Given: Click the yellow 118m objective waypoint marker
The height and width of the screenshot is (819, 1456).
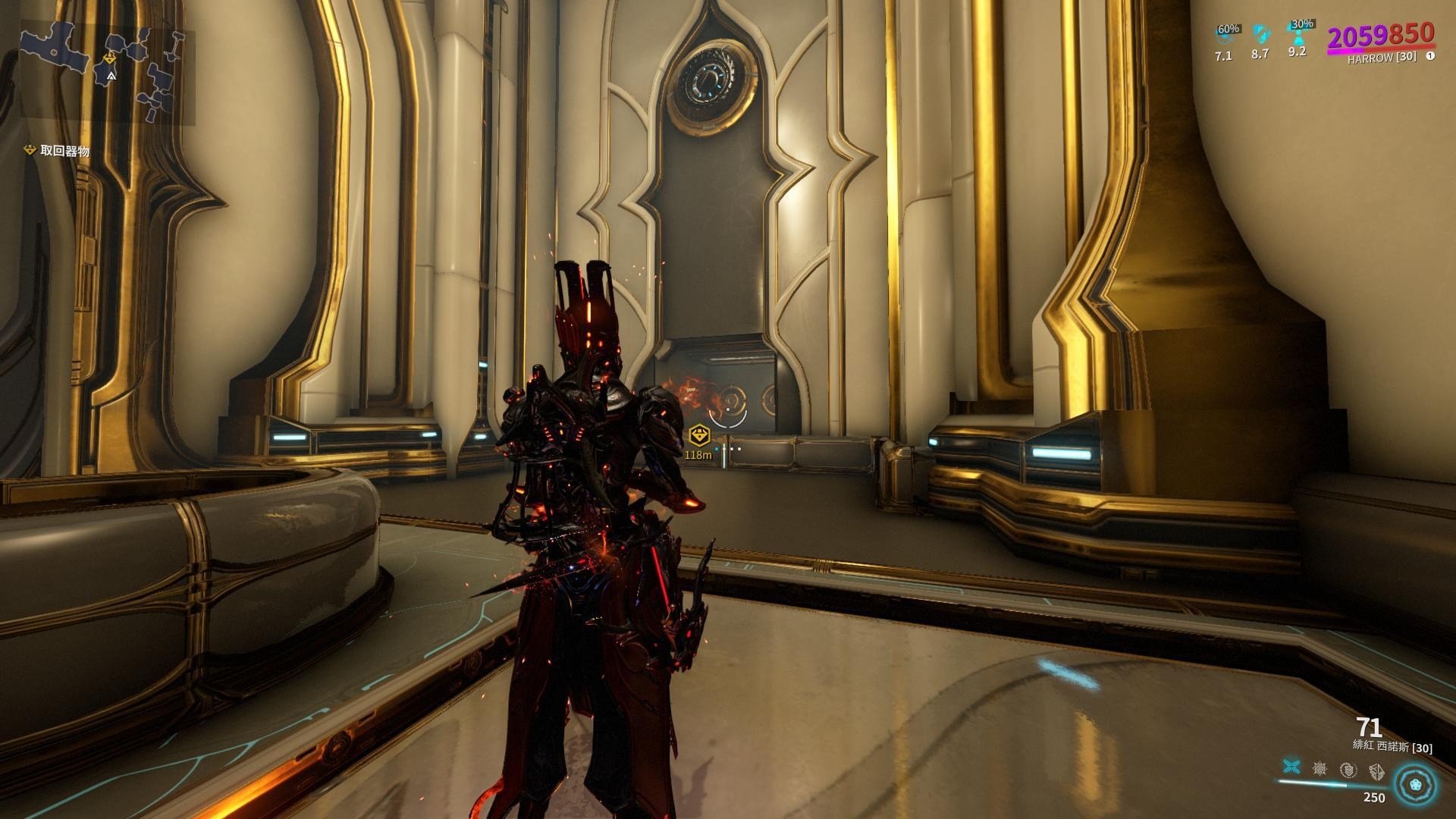Looking at the screenshot, I should pos(698,435).
